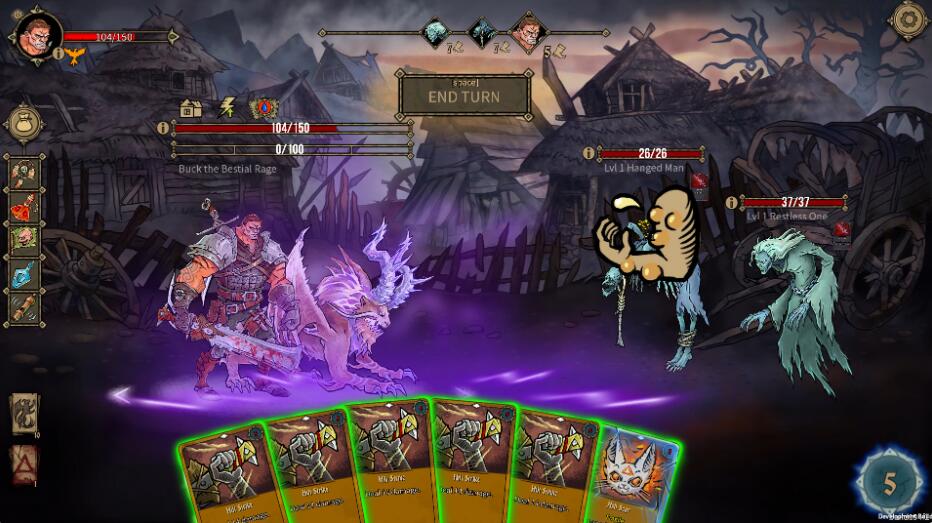Show info for Lvl 1 Hanged Man
The image size is (932, 523).
click(589, 153)
